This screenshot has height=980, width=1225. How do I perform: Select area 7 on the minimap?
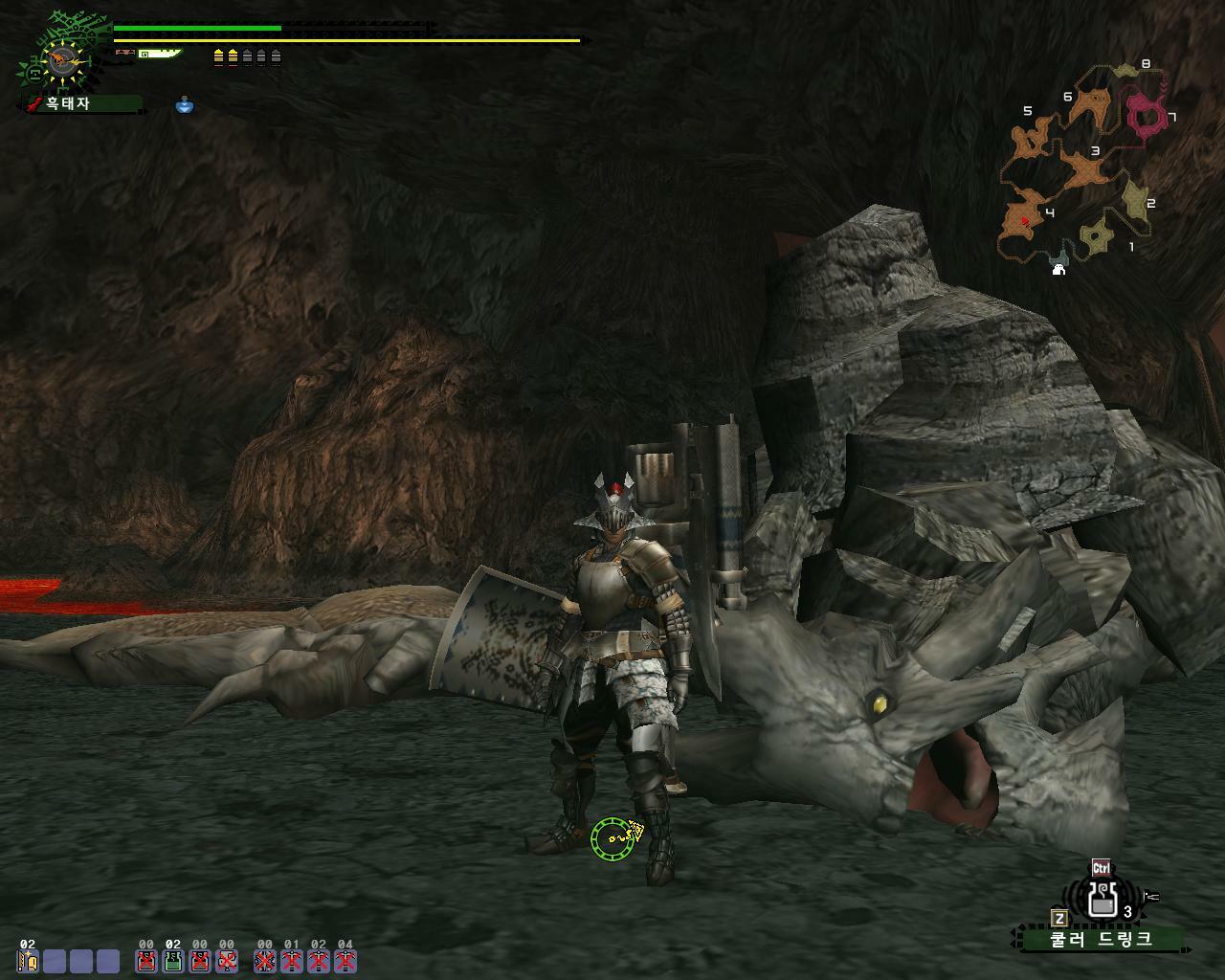pyautogui.click(x=1147, y=115)
